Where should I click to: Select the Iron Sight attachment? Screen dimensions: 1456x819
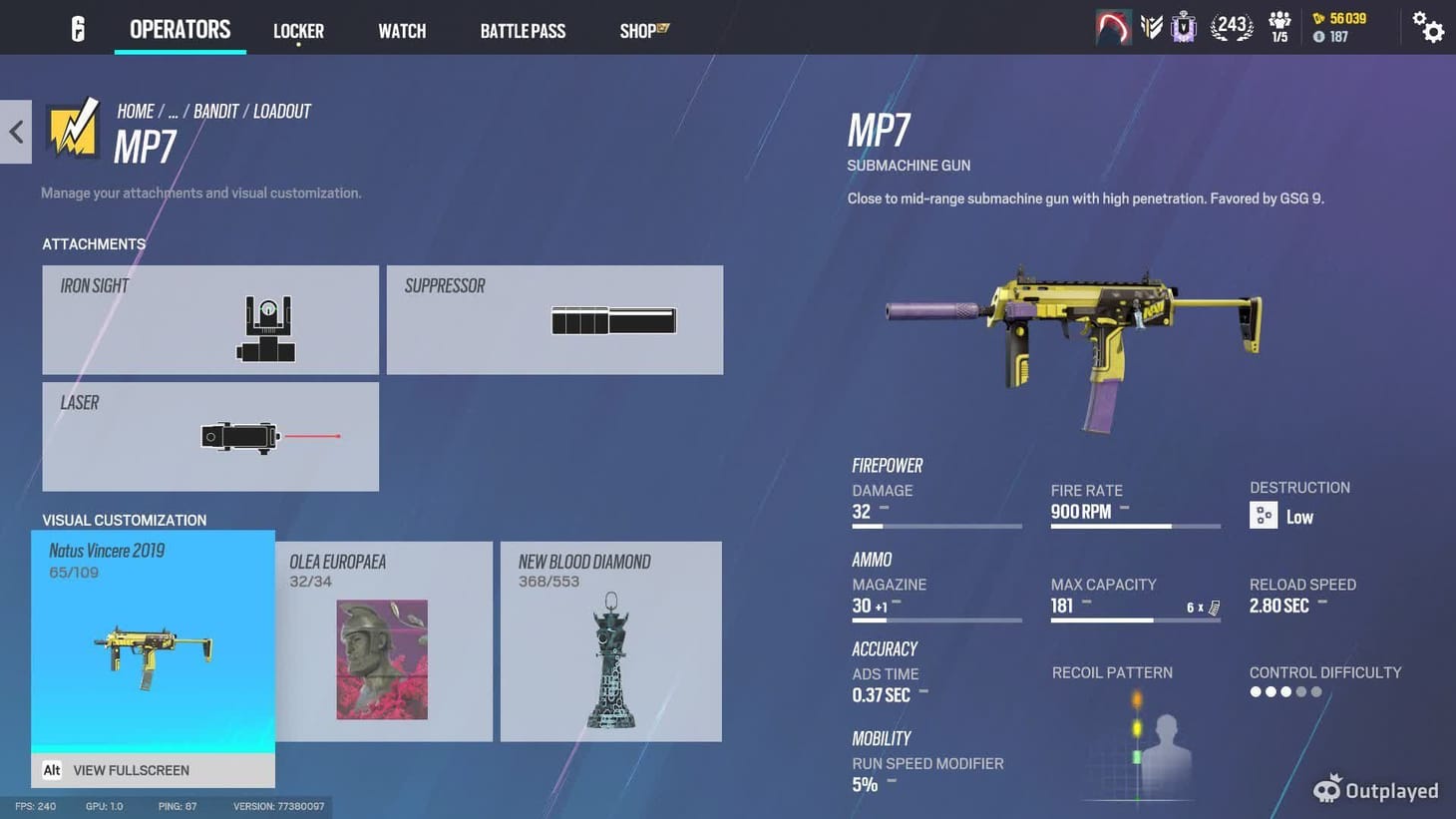209,319
